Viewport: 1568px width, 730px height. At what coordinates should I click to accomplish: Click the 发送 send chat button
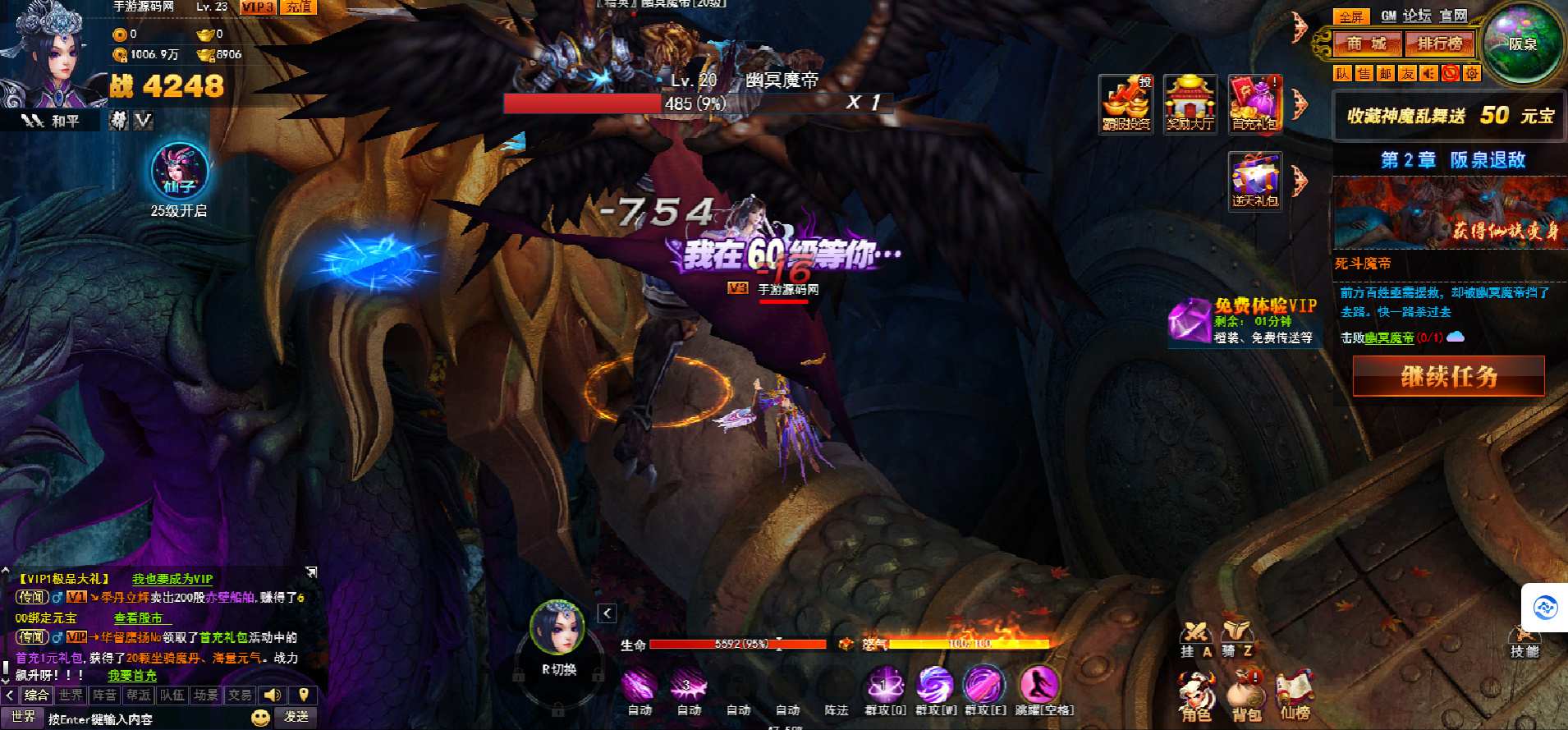[296, 717]
